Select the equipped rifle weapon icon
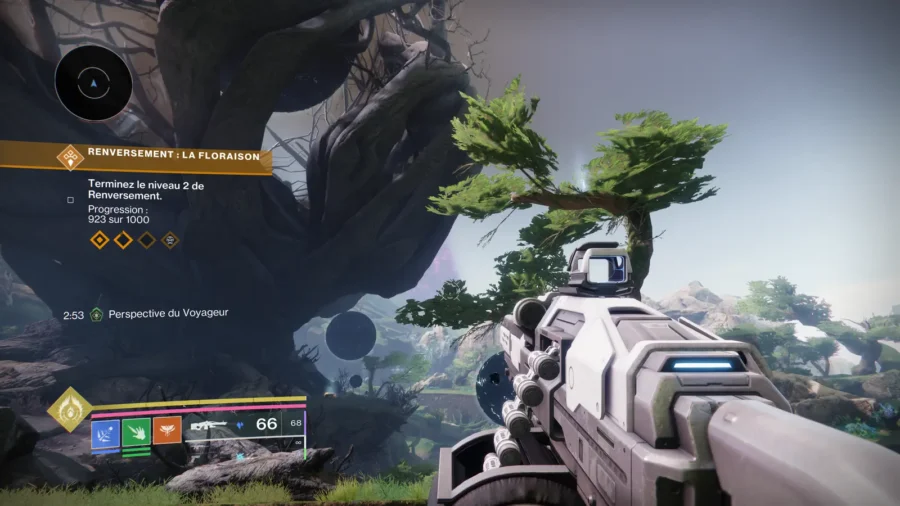Image resolution: width=900 pixels, height=506 pixels. [x=208, y=426]
